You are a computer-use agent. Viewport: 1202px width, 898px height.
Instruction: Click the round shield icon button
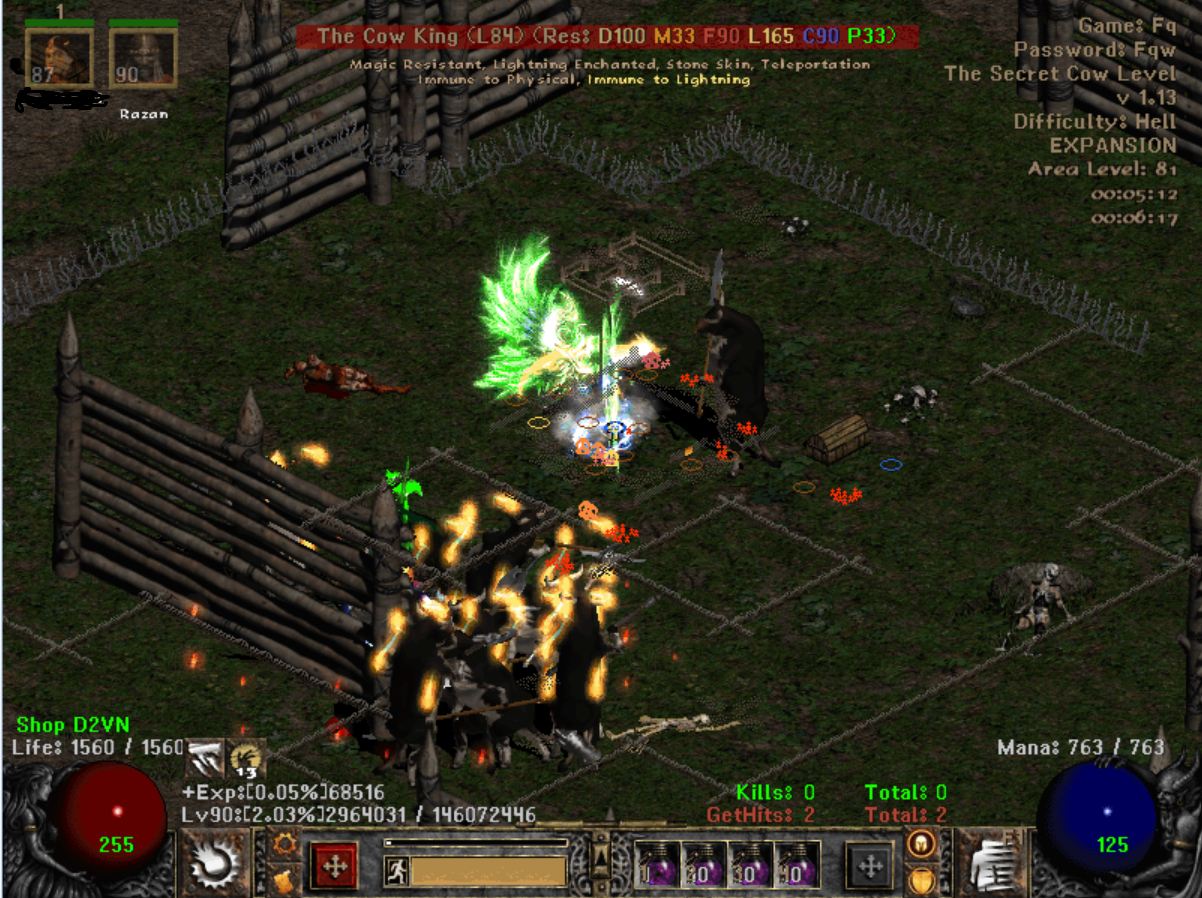tap(920, 881)
